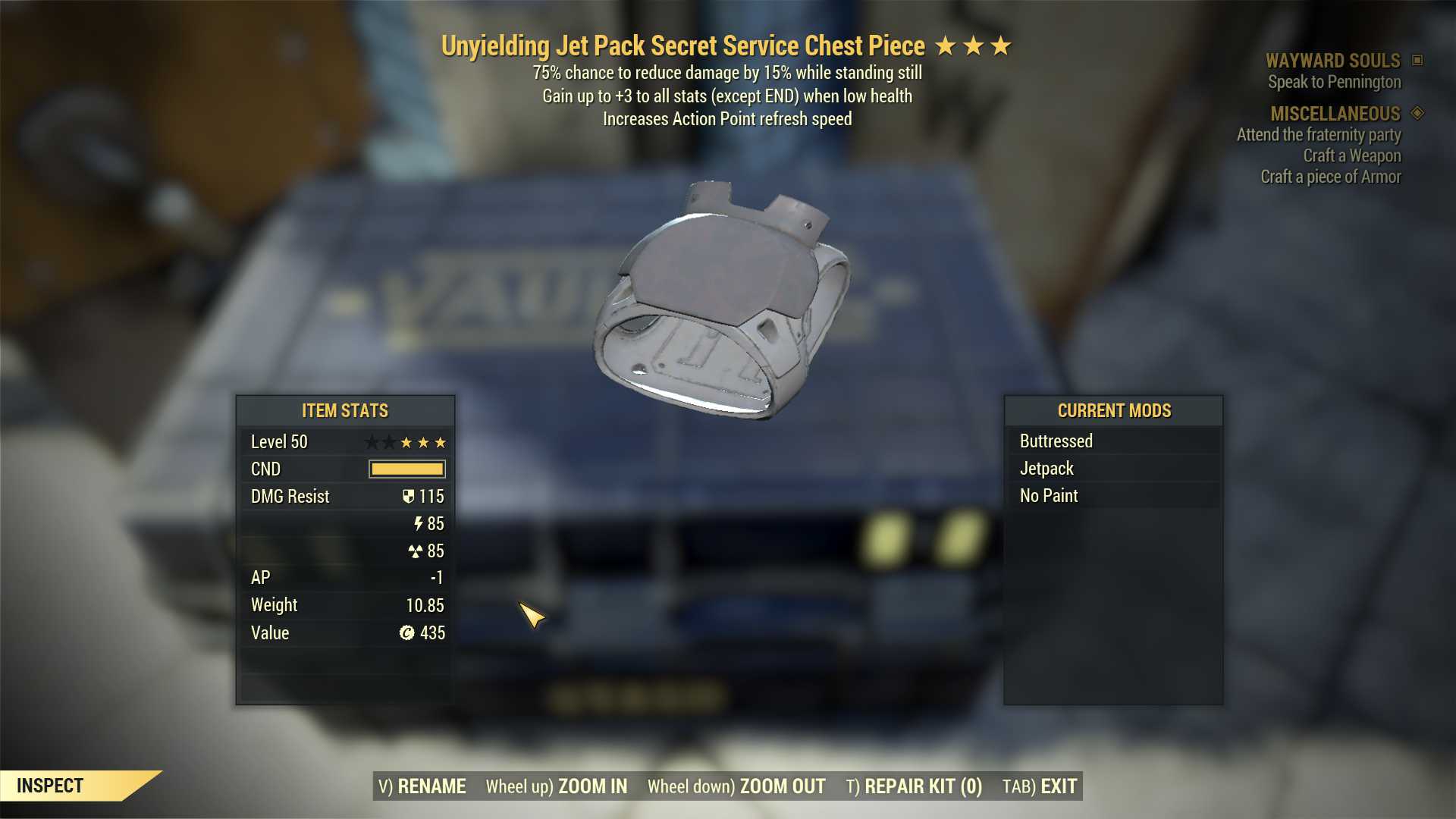Viewport: 1456px width, 819px height.
Task: Use the REPAIR KIT button
Action: click(914, 786)
